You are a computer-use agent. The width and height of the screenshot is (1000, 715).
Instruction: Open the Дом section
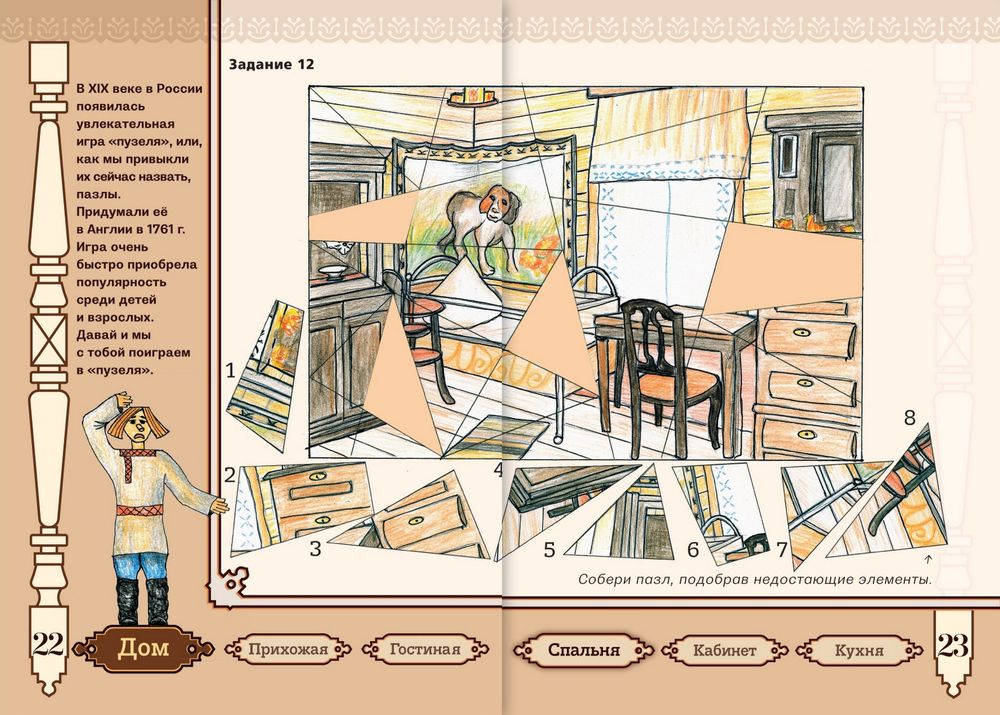[x=136, y=648]
